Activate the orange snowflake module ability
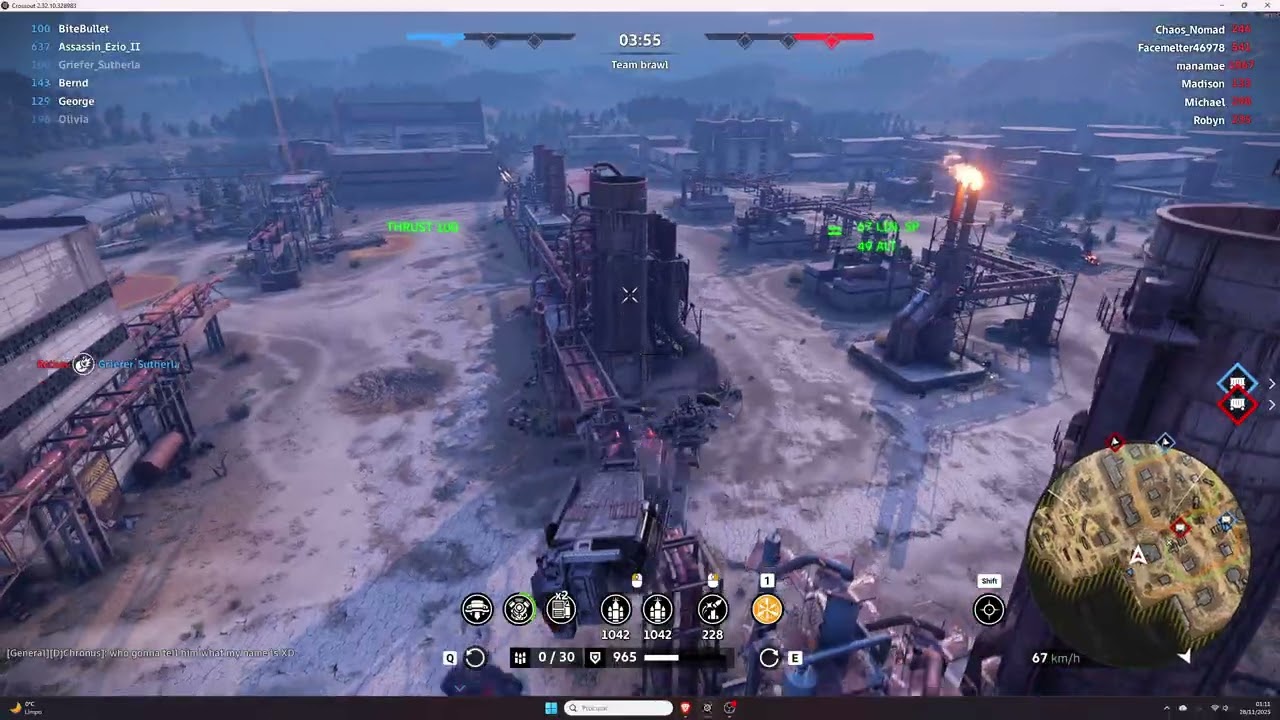The image size is (1280, 720). pos(767,609)
